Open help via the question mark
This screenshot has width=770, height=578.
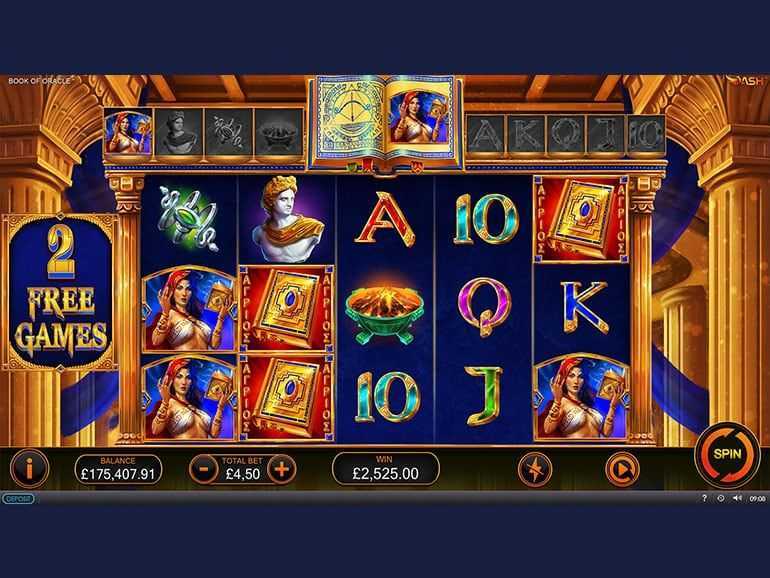704,498
